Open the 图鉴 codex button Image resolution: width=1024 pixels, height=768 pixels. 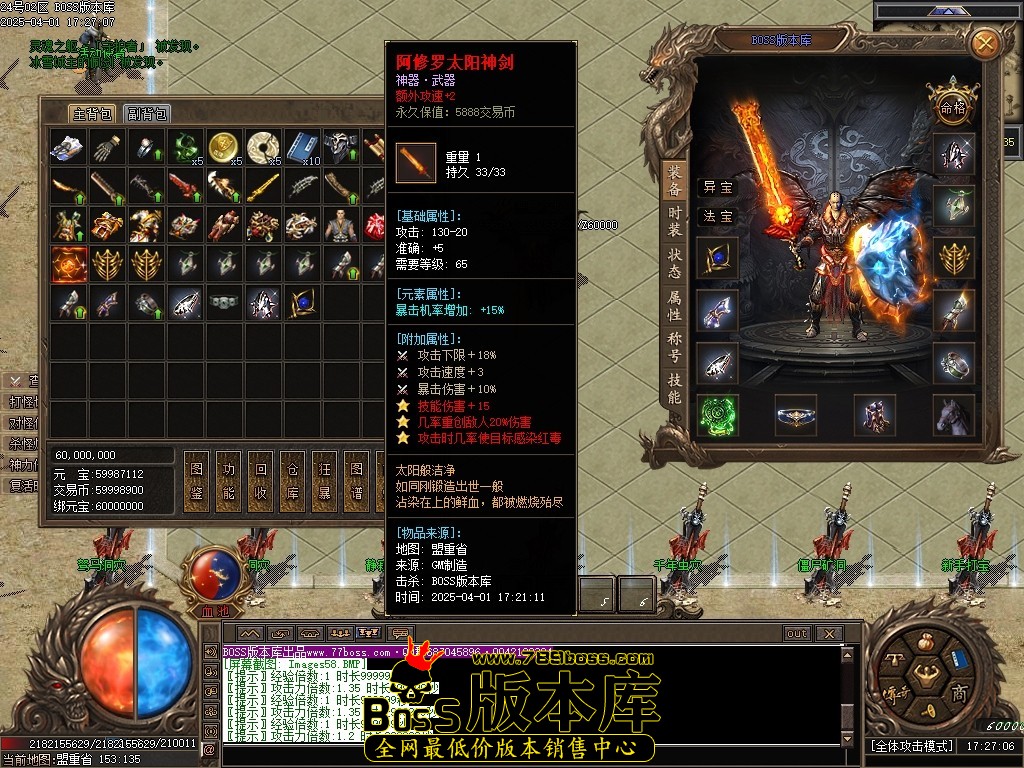(197, 480)
